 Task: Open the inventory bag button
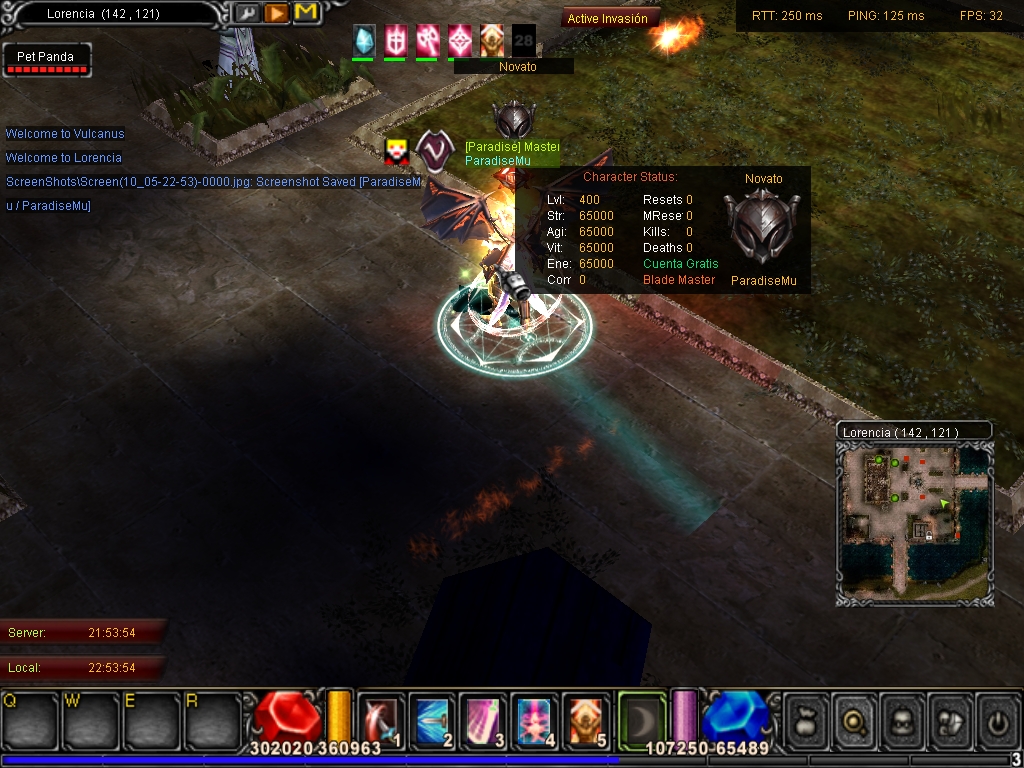(x=808, y=720)
